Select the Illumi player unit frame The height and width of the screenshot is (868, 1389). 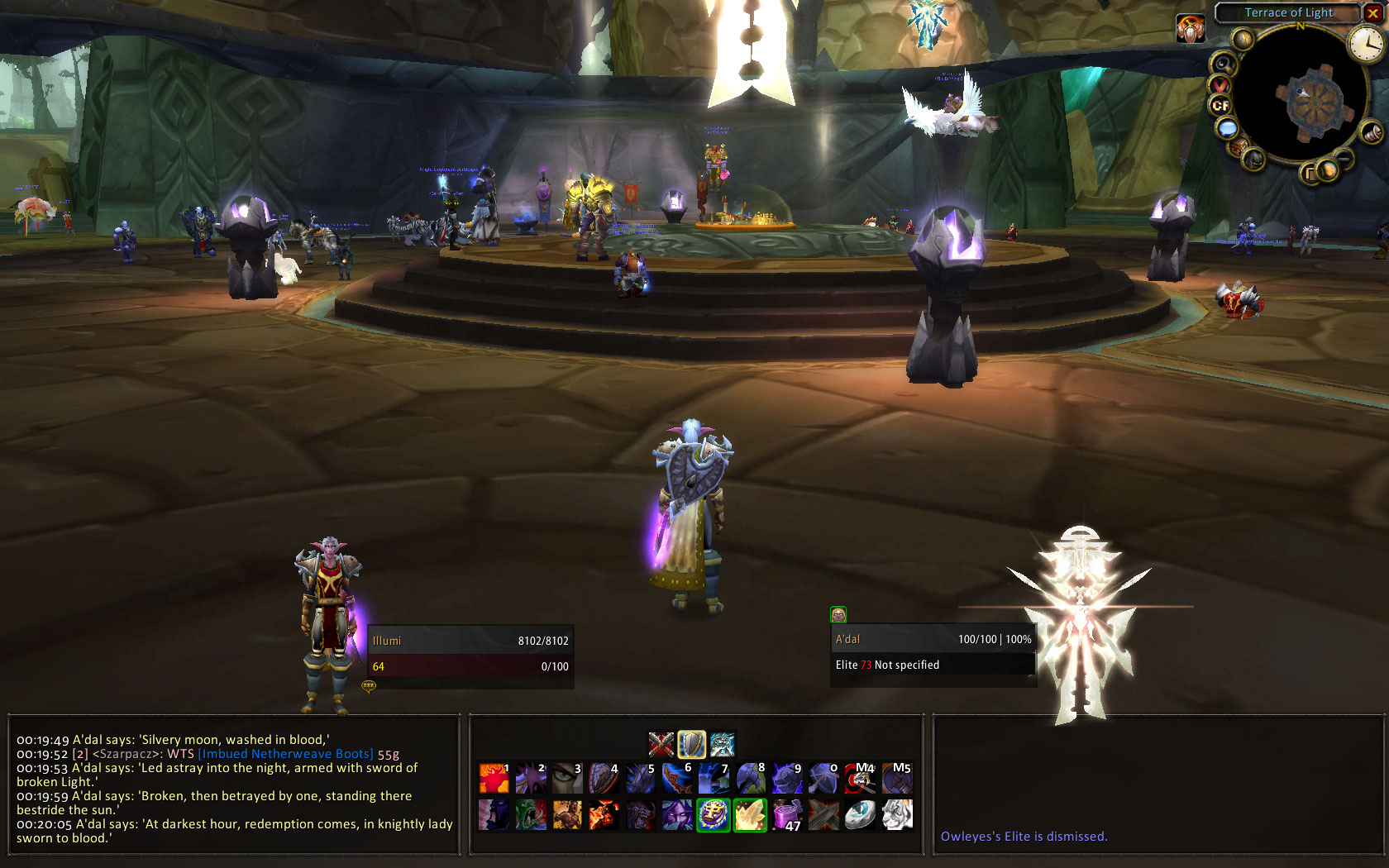pos(470,653)
